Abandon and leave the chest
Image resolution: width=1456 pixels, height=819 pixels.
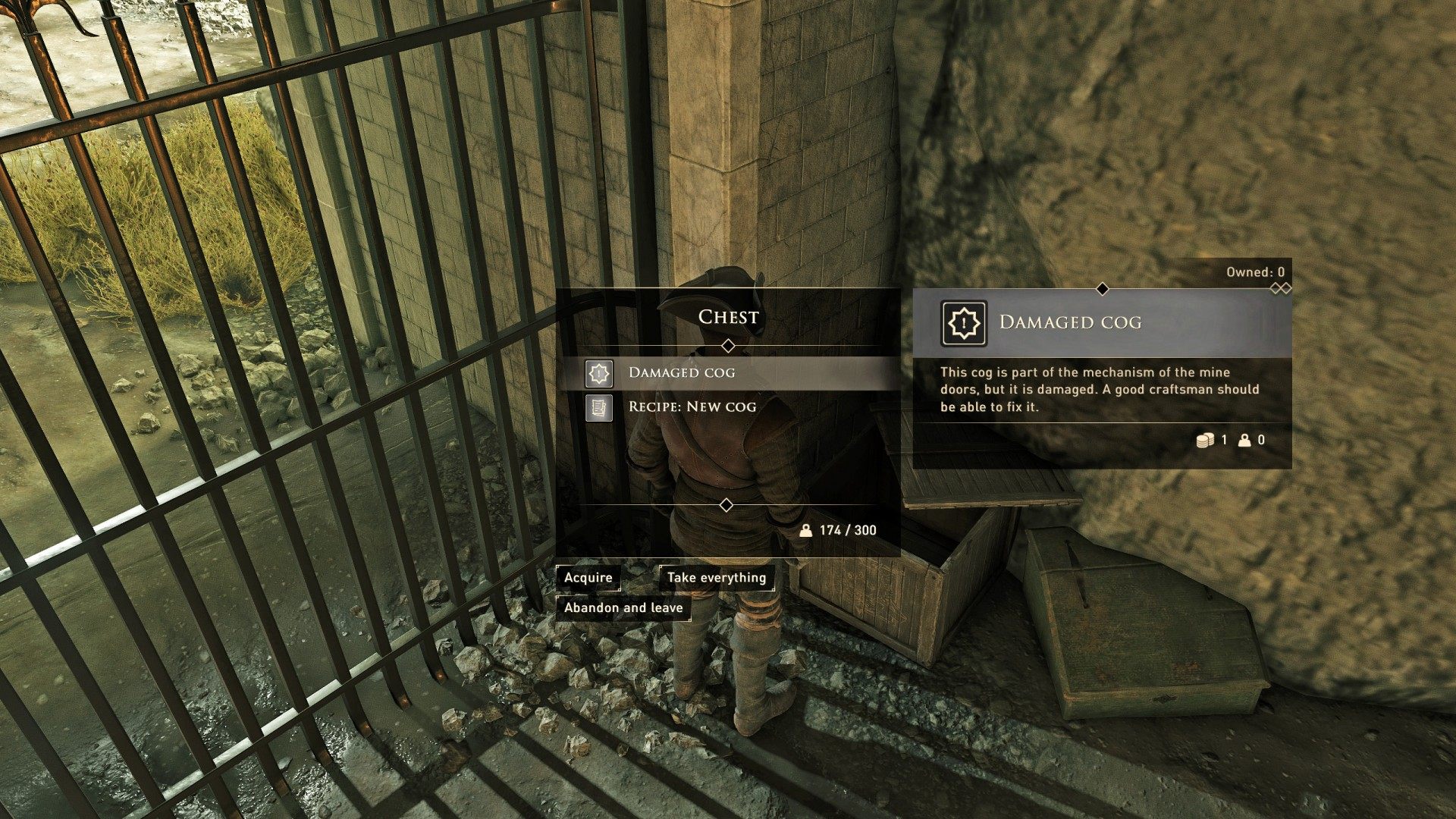pos(623,608)
